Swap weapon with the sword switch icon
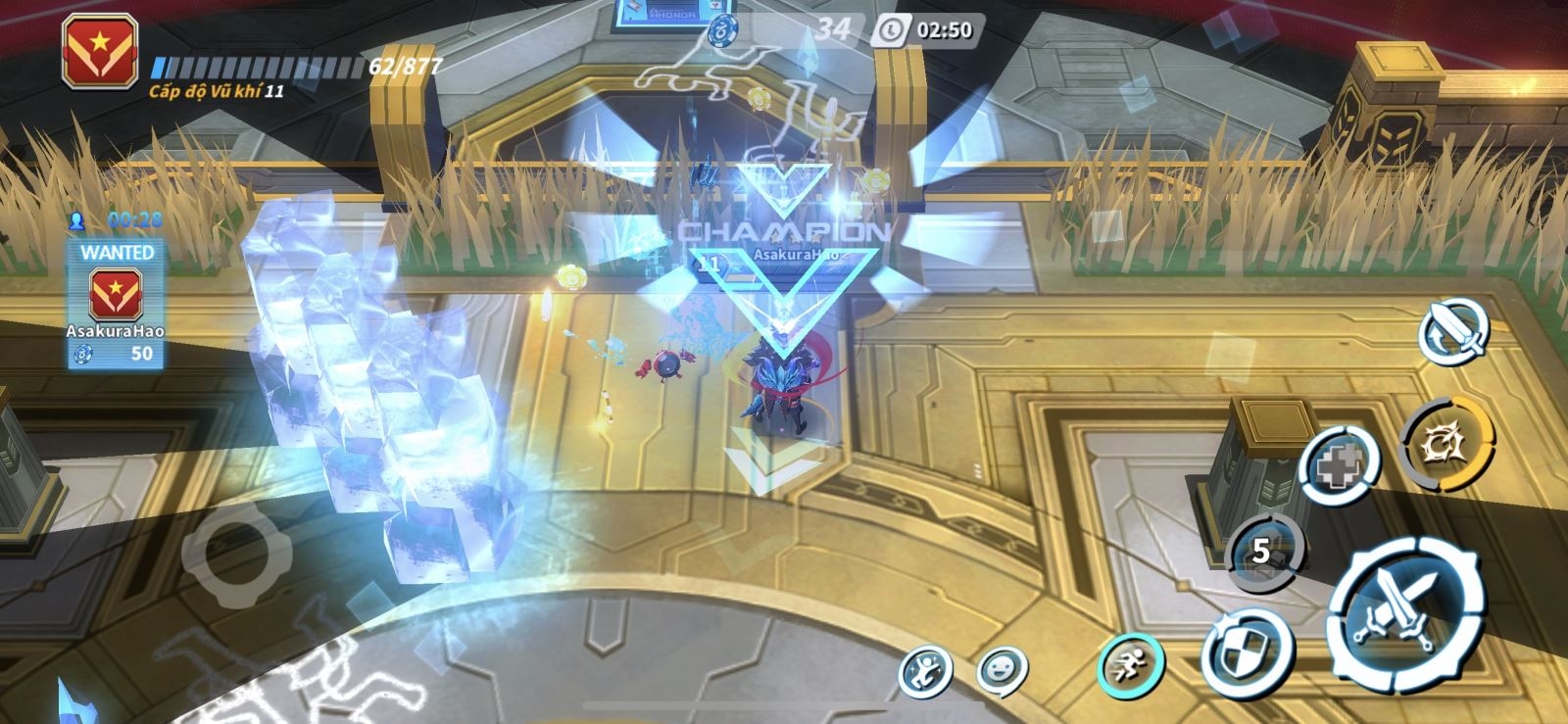The height and width of the screenshot is (724, 1568). point(1453,331)
